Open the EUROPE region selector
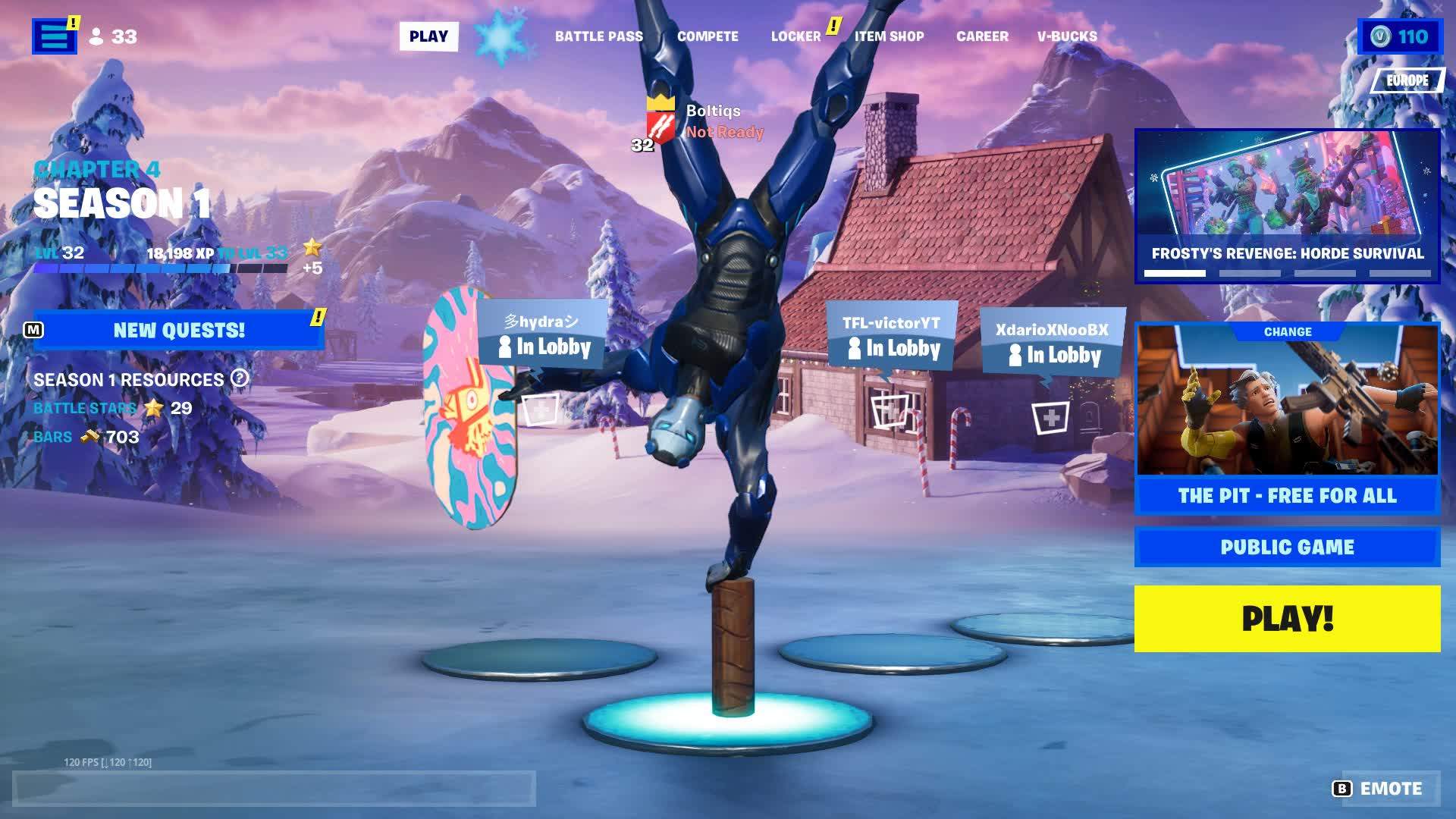The width and height of the screenshot is (1456, 819). point(1407,78)
